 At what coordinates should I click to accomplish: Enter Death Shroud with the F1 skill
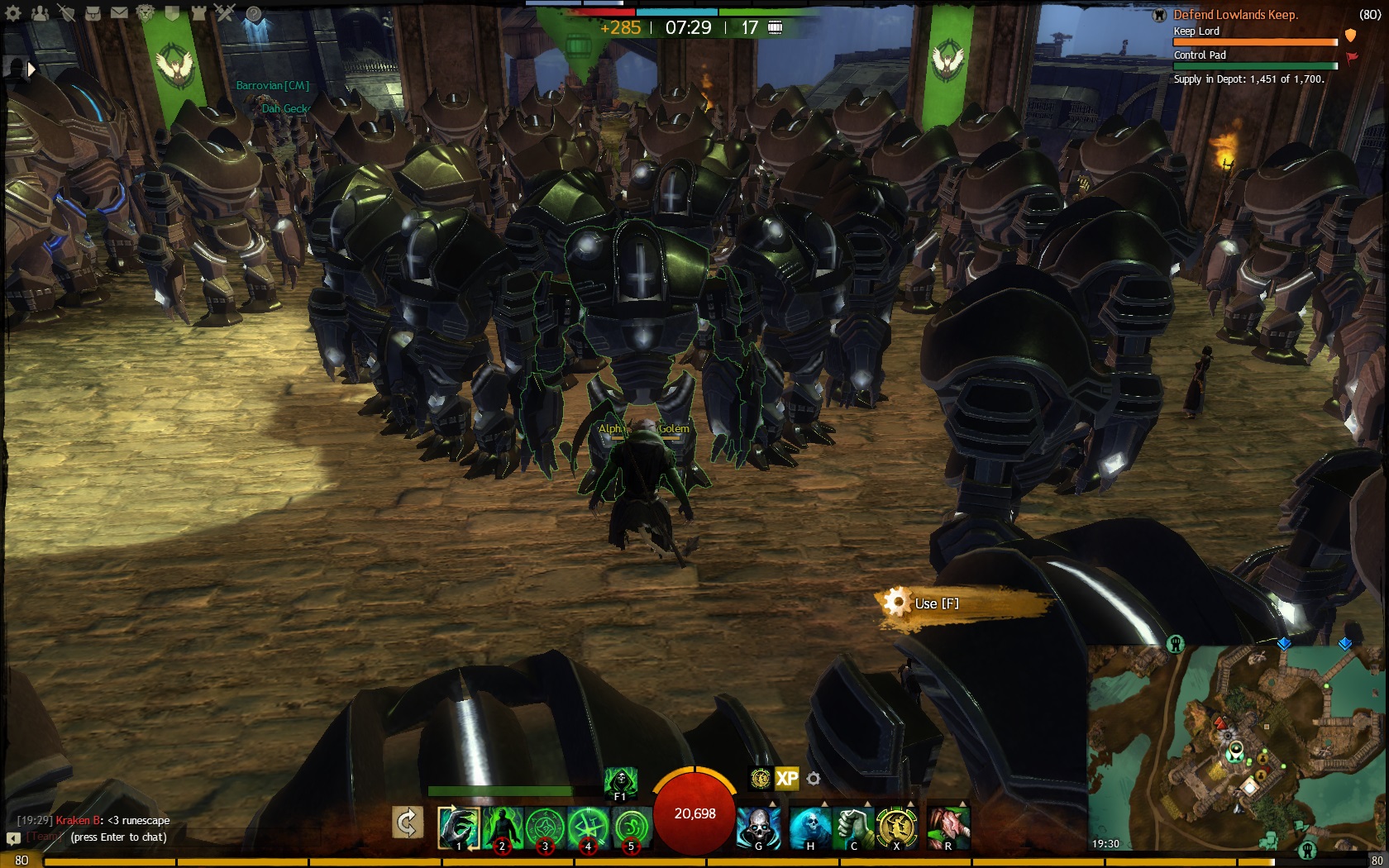click(x=620, y=781)
